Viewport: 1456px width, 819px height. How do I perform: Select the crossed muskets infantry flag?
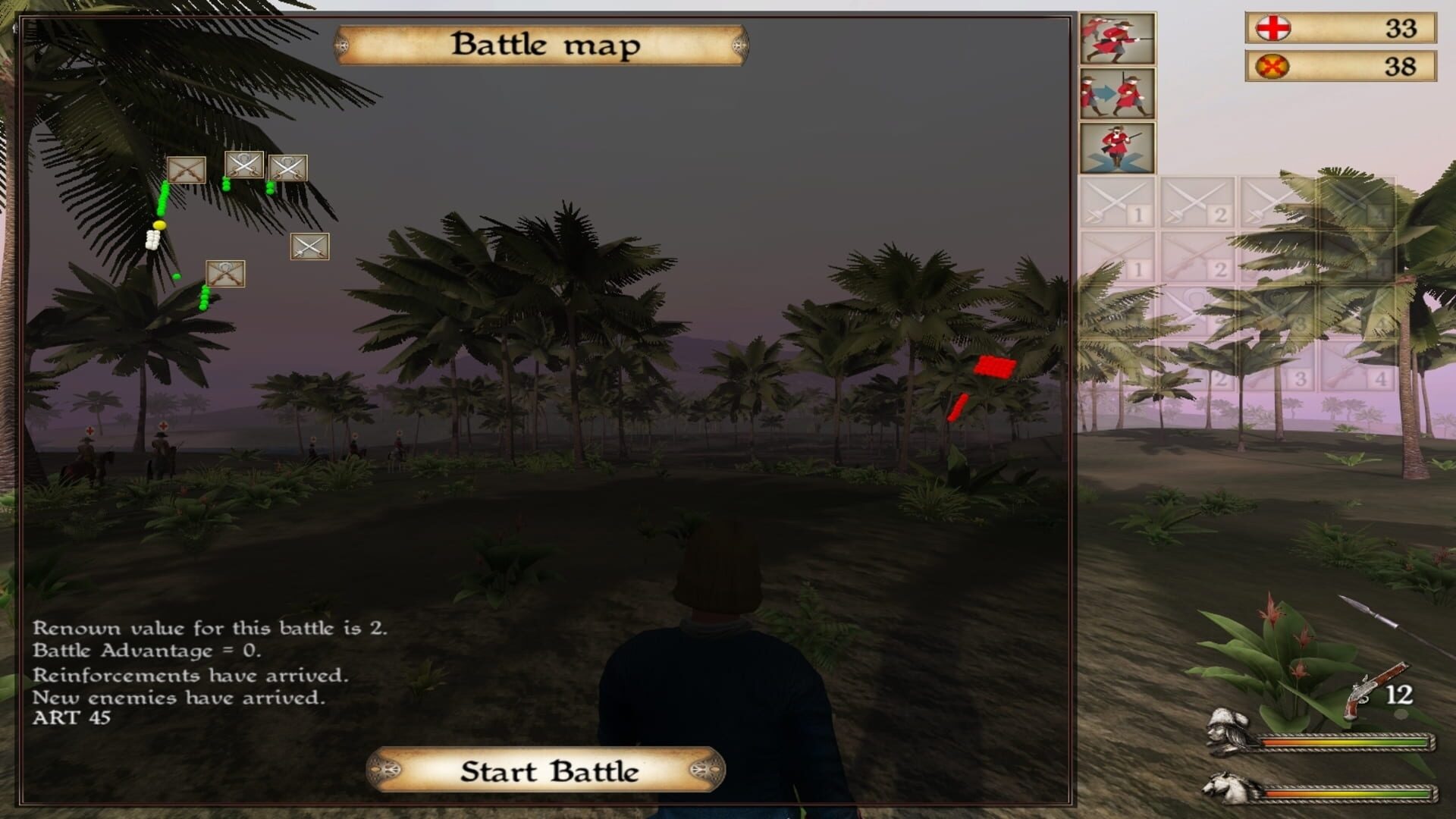pos(187,171)
